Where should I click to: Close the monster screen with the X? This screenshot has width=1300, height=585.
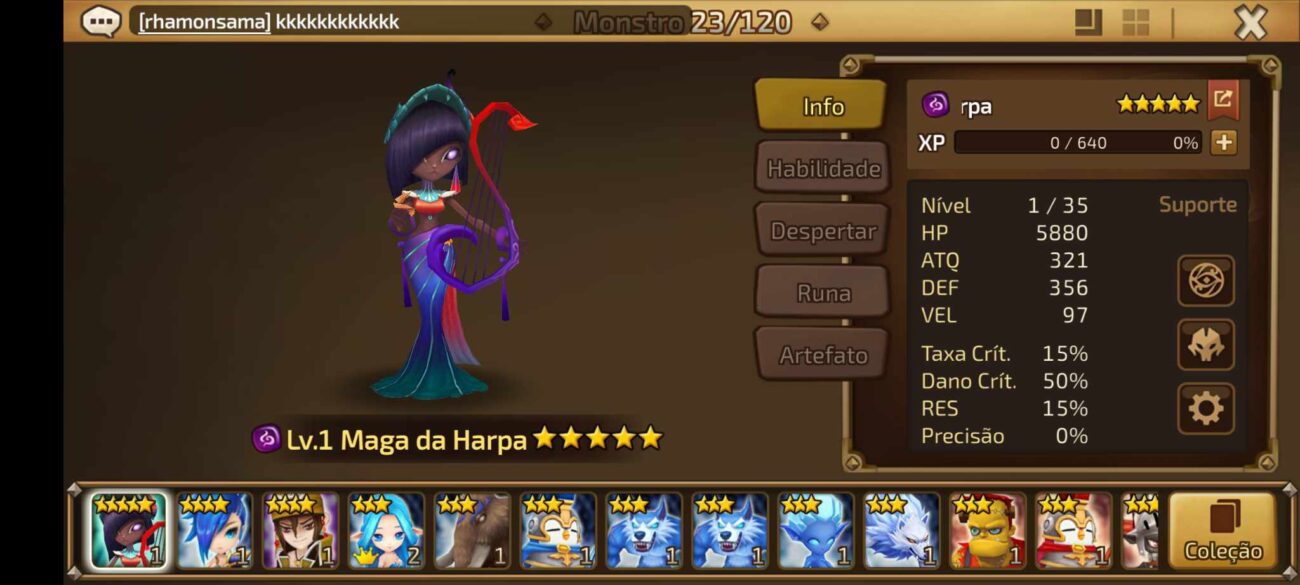1250,22
